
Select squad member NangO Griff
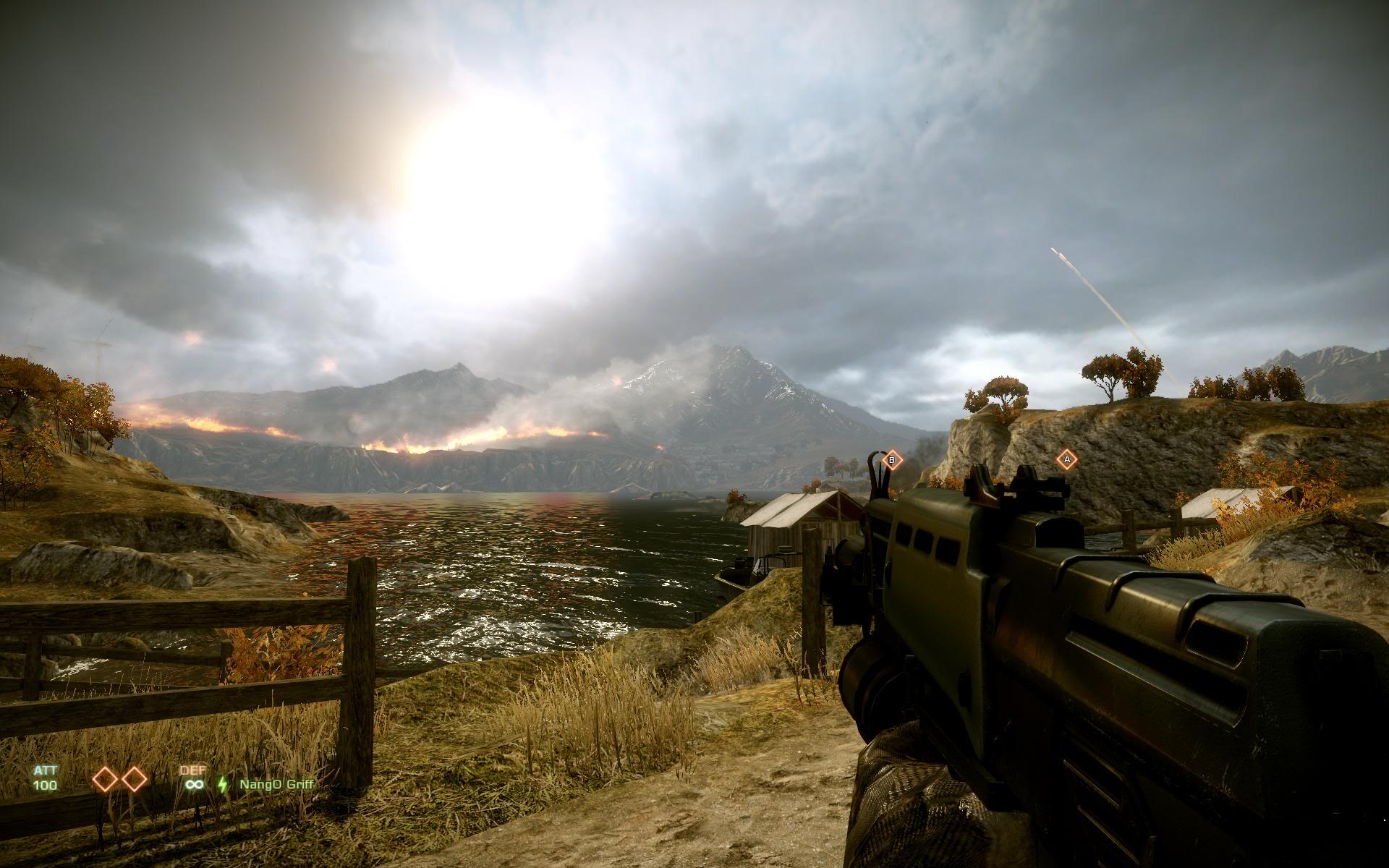tap(277, 784)
